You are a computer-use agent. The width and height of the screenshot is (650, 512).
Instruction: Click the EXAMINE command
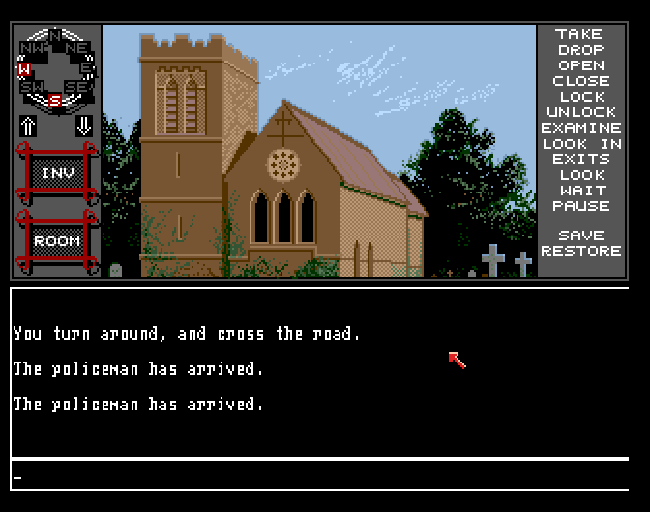581,128
